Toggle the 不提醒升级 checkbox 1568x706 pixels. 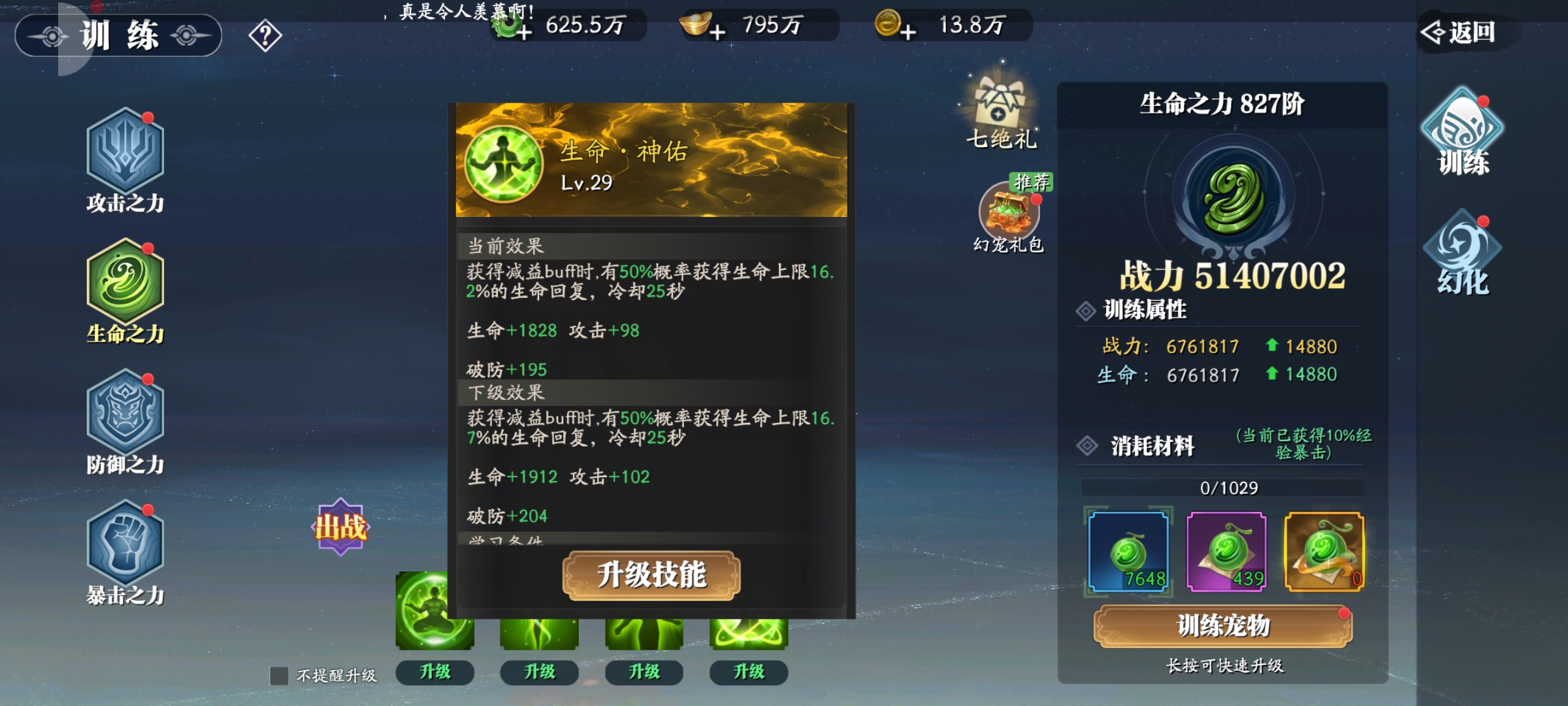(x=280, y=675)
